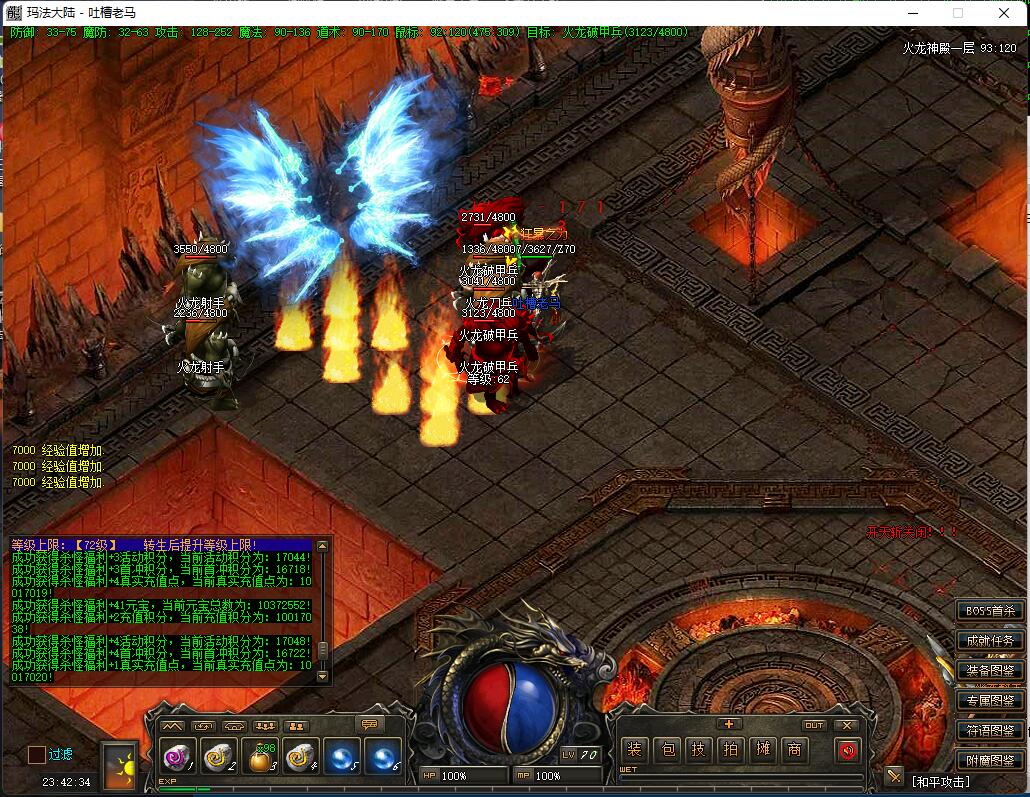The width and height of the screenshot is (1030, 797).
Task: Open the auction with 拍 button
Action: click(731, 749)
